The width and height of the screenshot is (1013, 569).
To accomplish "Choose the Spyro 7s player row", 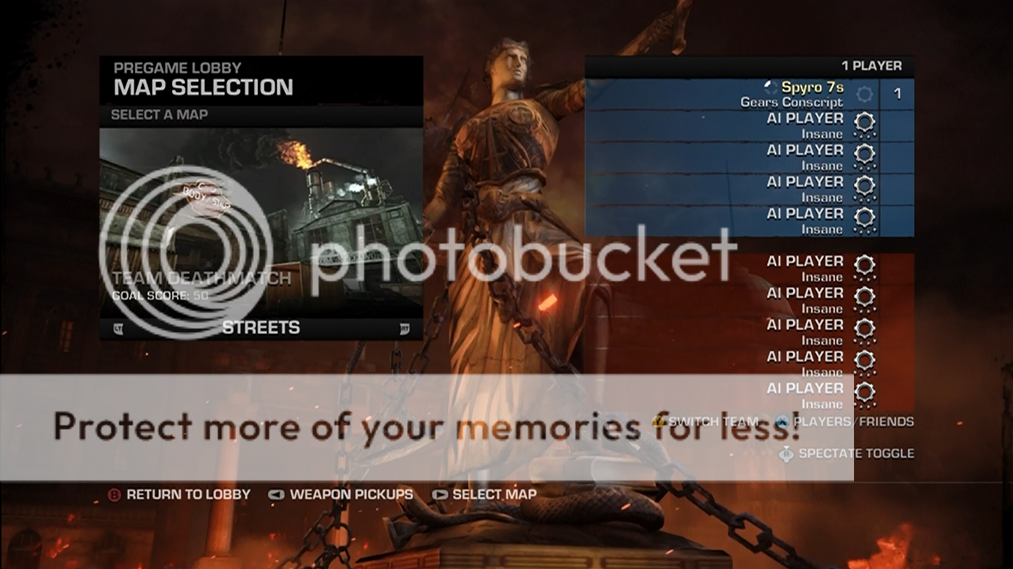I will click(x=748, y=94).
